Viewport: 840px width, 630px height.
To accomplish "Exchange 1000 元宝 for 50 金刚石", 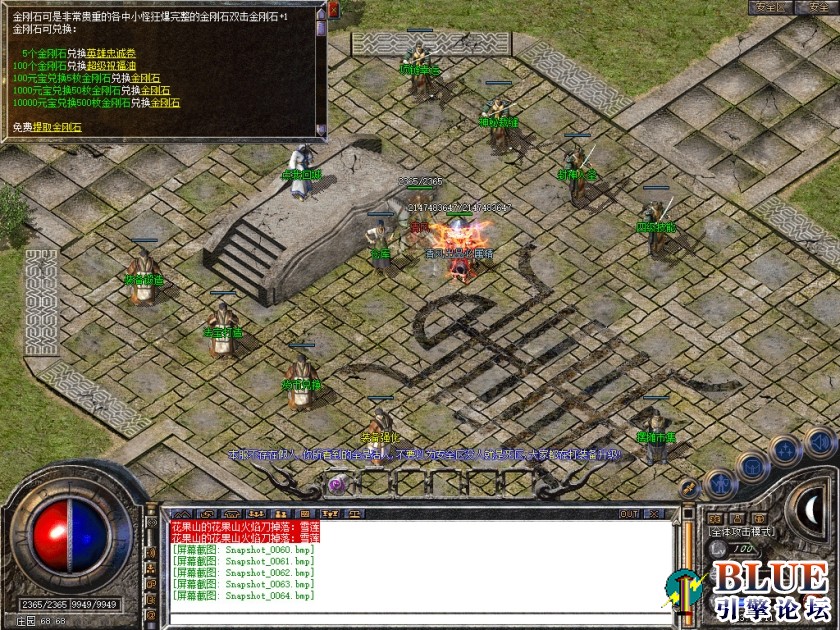I will tap(156, 89).
